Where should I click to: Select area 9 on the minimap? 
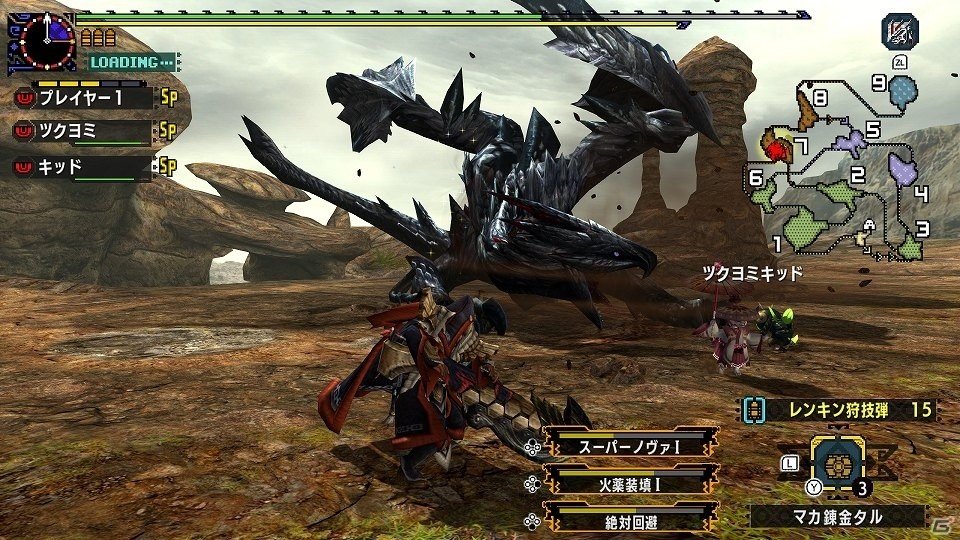(903, 93)
